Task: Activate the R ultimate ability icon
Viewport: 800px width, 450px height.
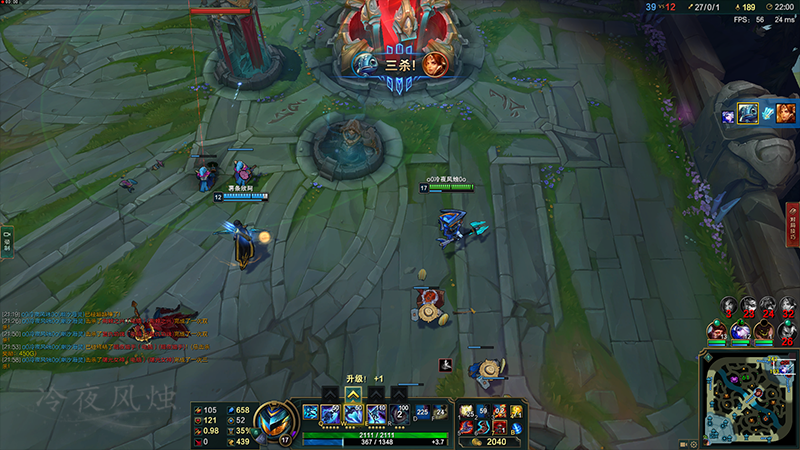Action: (398, 413)
